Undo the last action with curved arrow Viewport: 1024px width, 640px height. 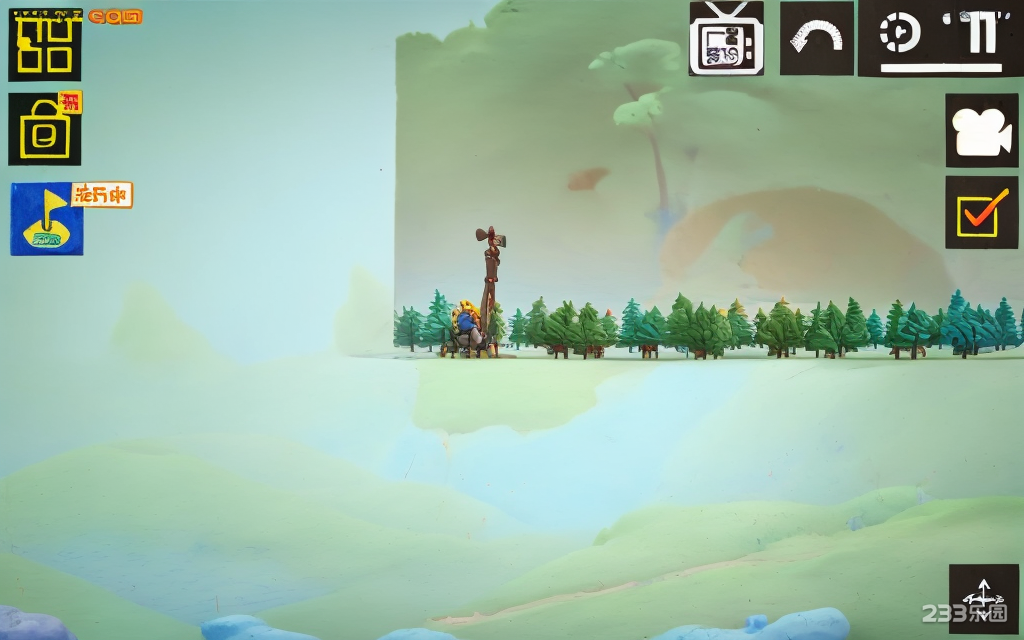pos(816,39)
